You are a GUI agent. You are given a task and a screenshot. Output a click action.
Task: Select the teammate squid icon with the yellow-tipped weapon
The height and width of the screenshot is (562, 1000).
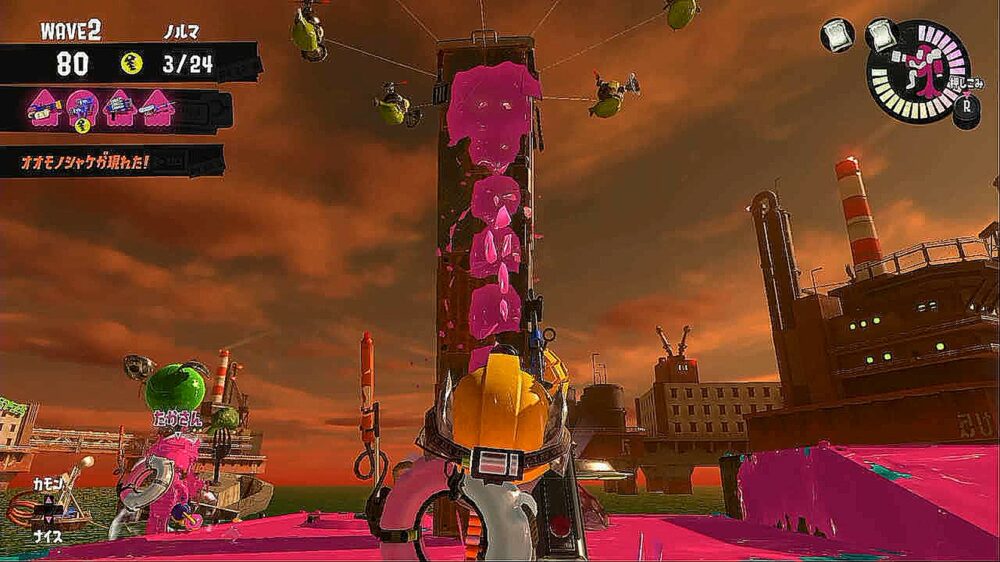tap(44, 108)
